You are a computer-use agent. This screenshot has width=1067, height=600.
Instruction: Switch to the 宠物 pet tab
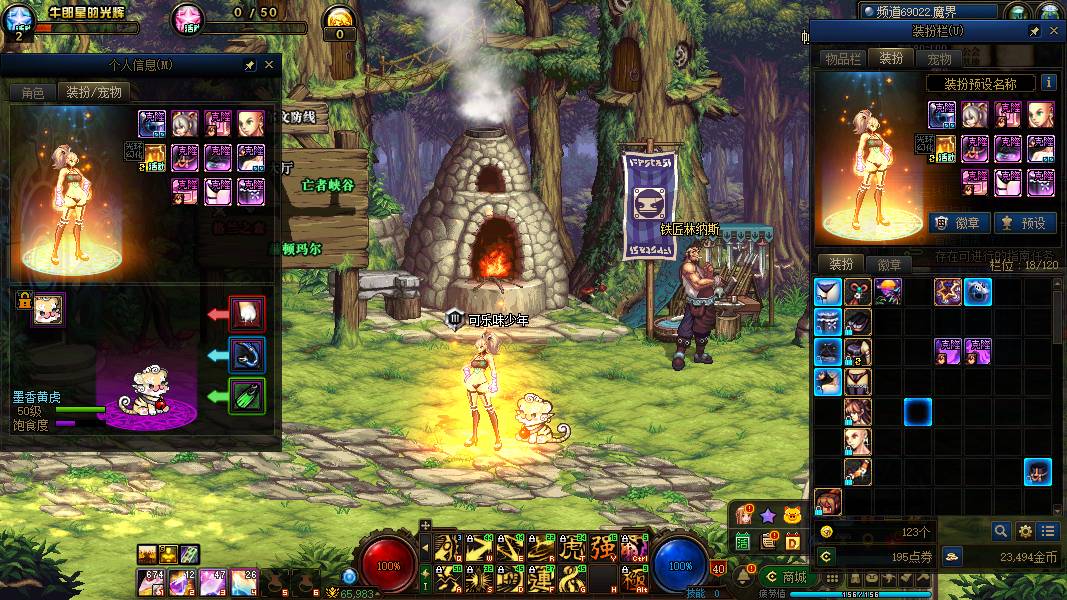(x=939, y=59)
